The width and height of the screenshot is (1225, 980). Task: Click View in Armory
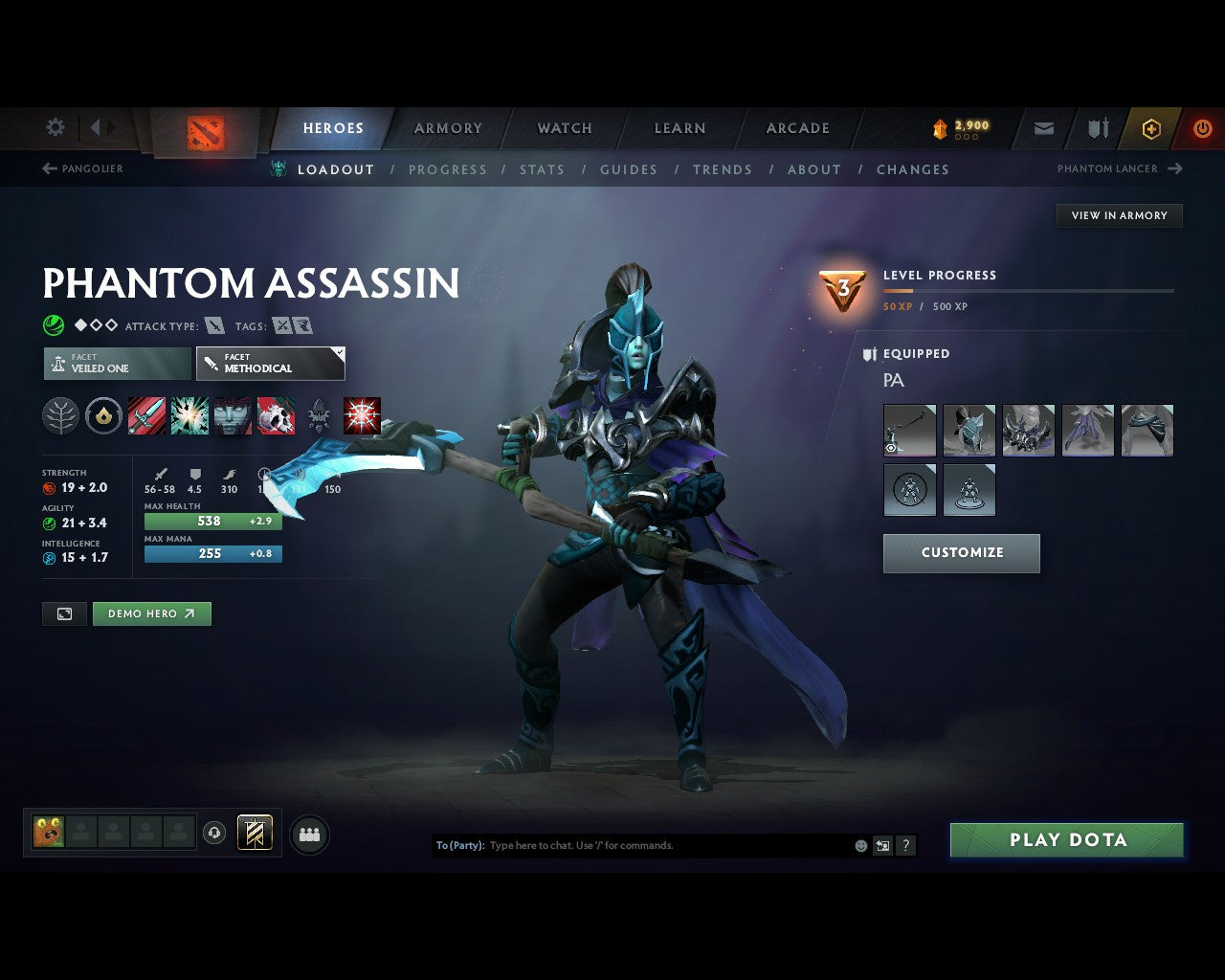(x=1119, y=215)
